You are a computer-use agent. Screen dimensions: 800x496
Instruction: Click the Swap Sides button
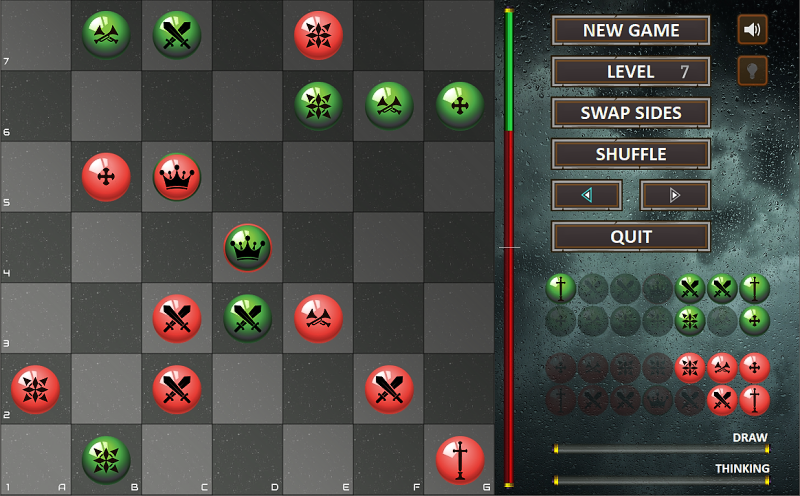pos(631,113)
